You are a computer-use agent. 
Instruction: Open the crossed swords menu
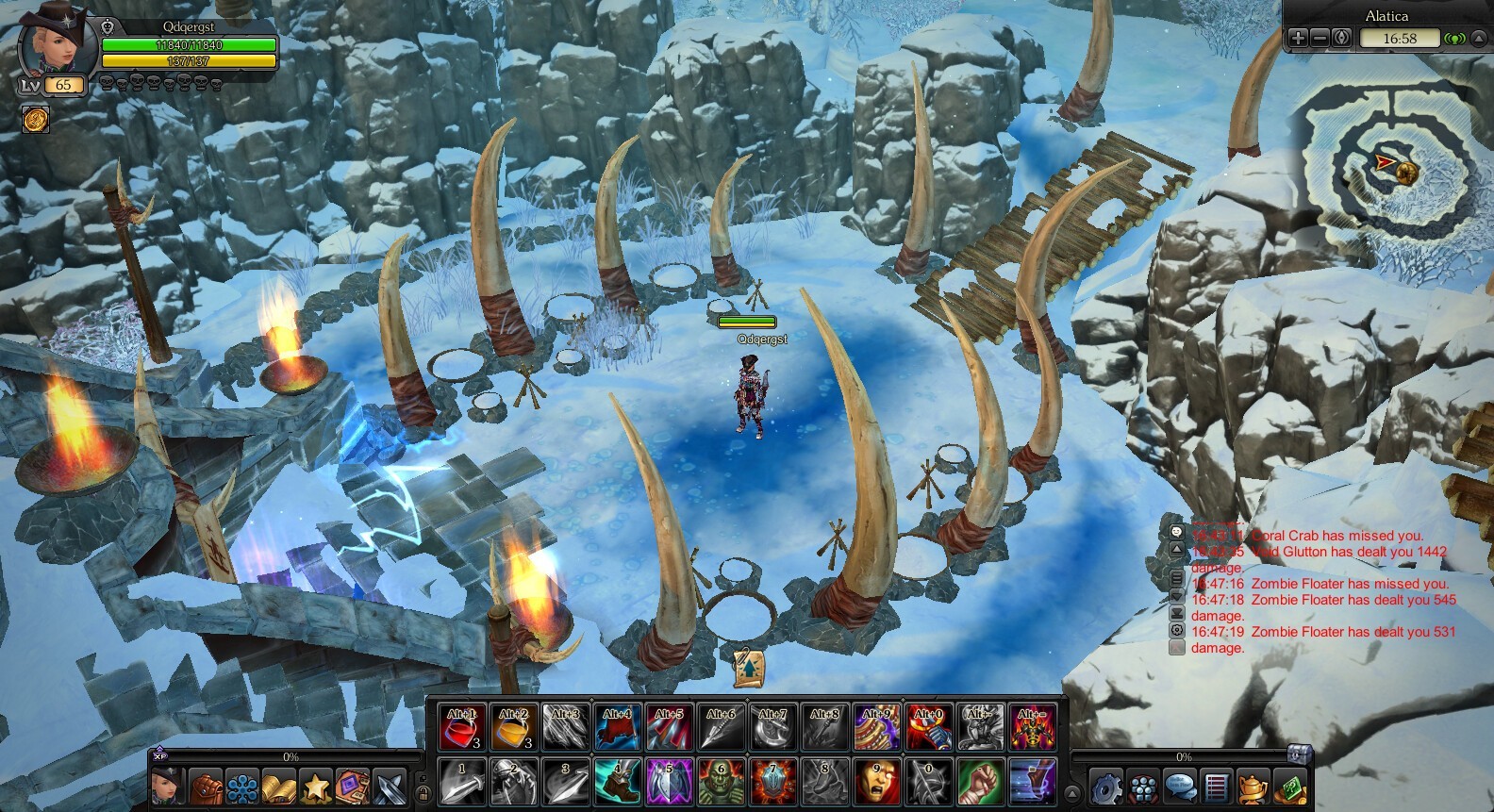(390, 787)
